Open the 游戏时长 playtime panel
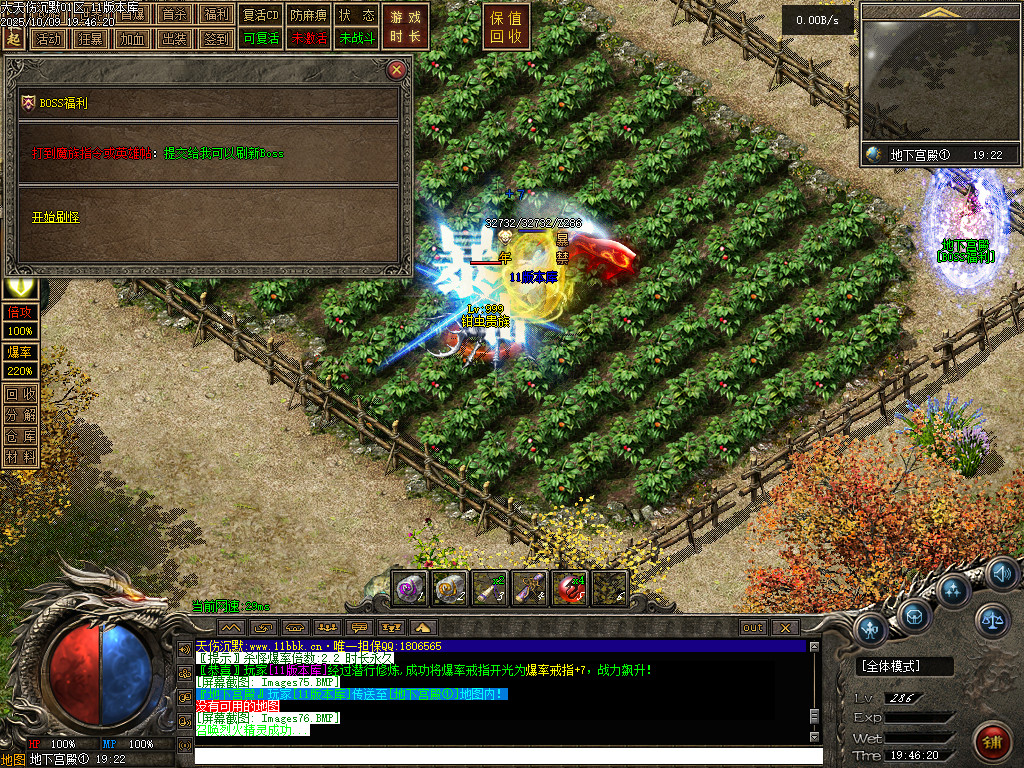Screen dimensions: 1024x768 (407, 27)
